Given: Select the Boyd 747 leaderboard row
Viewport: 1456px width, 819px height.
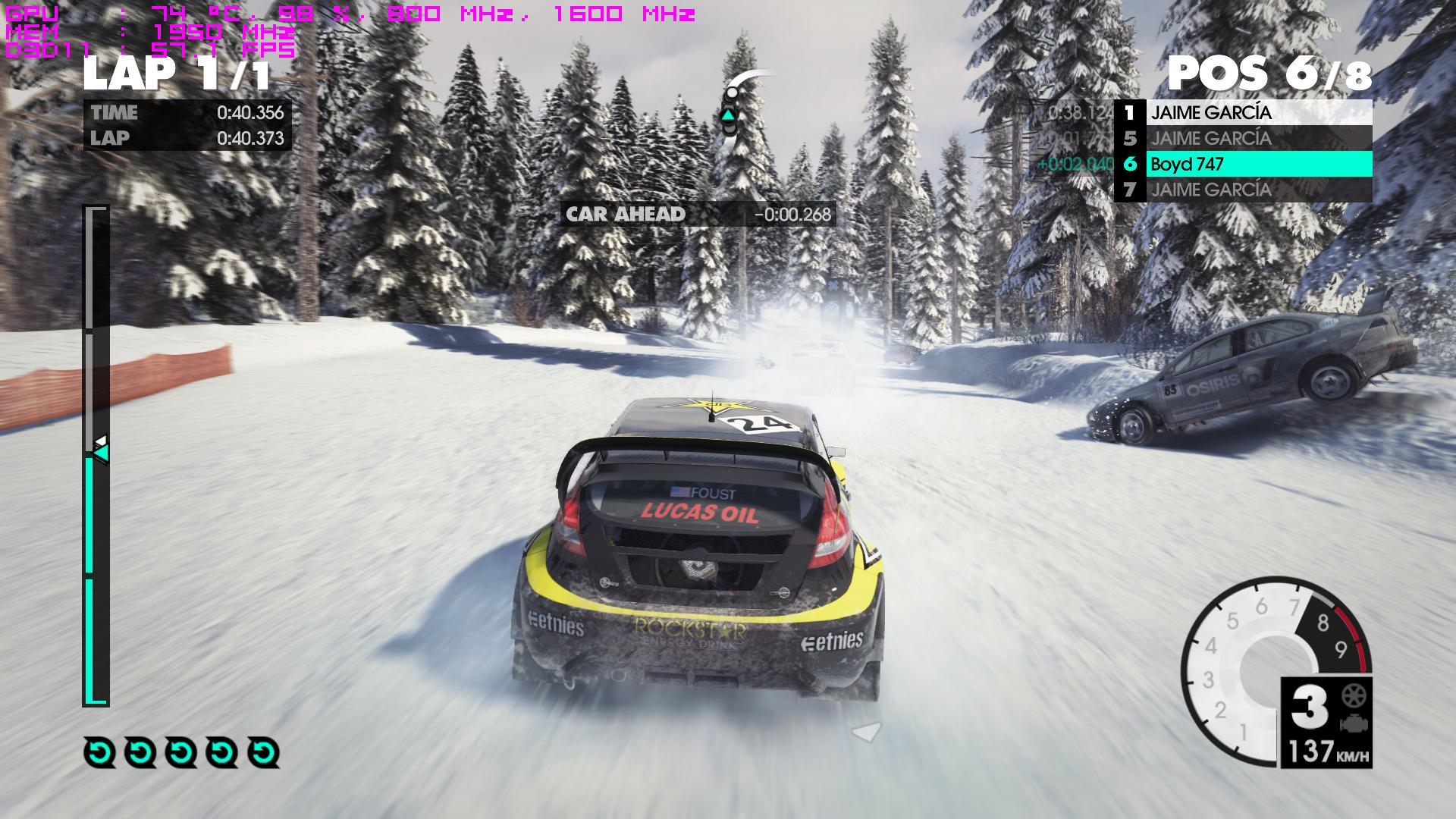Looking at the screenshot, I should point(1244,164).
